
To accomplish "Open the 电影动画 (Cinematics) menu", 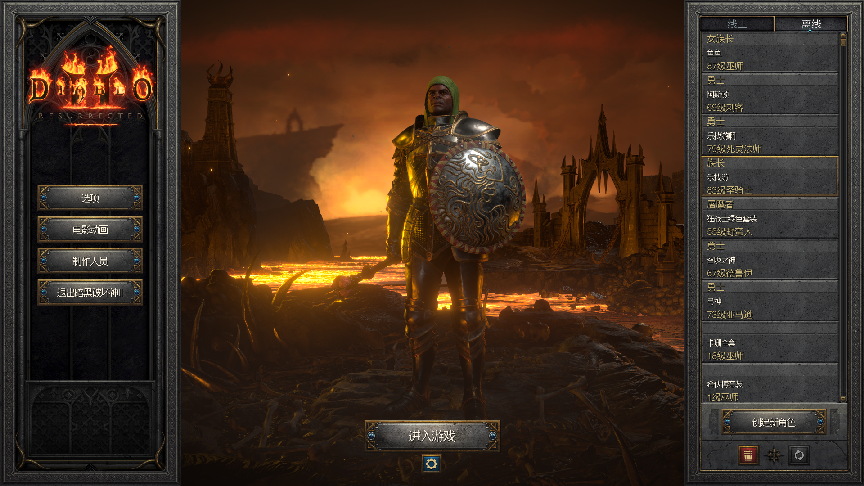I will tap(90, 229).
